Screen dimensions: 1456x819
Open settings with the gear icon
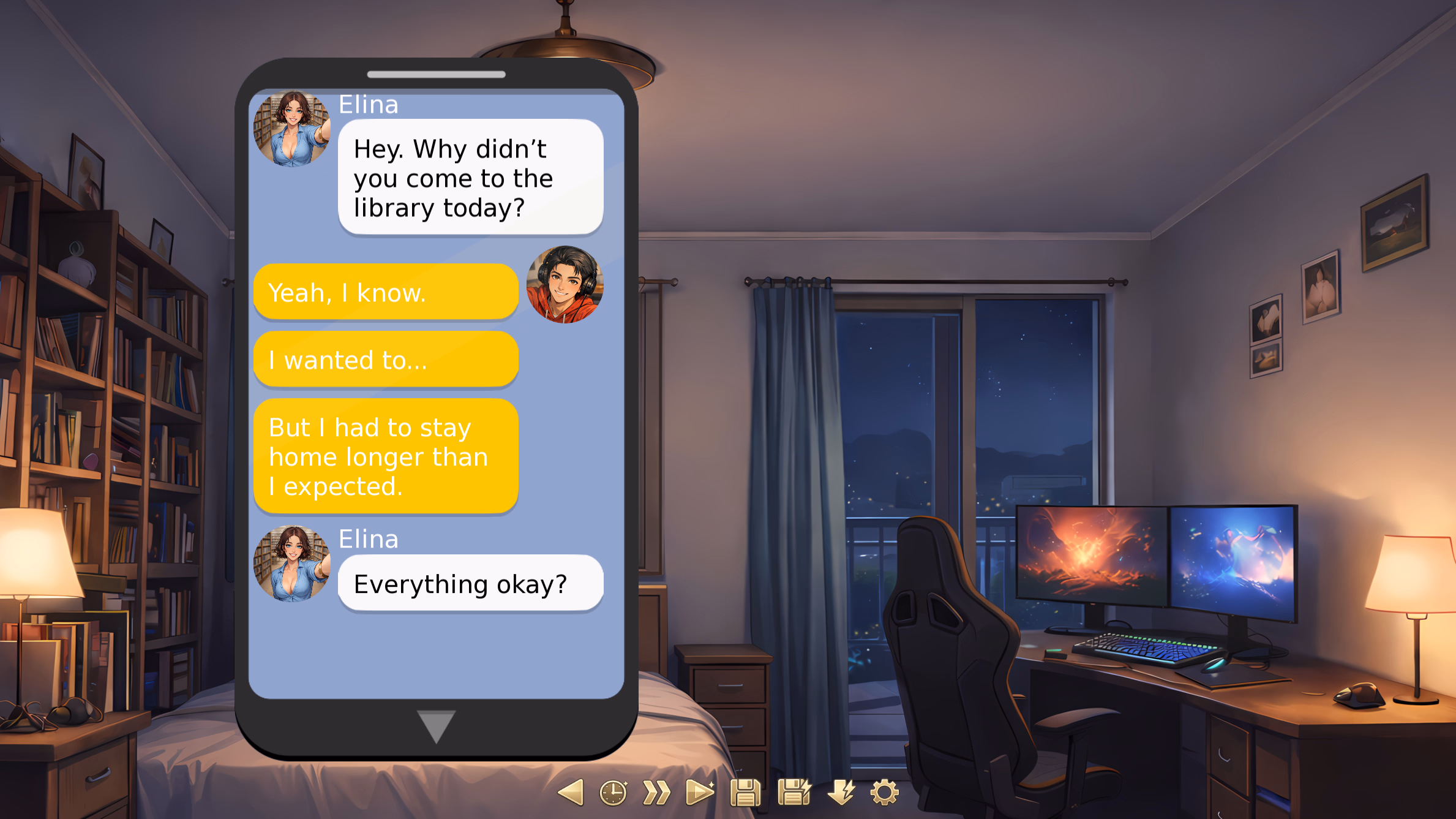click(884, 793)
